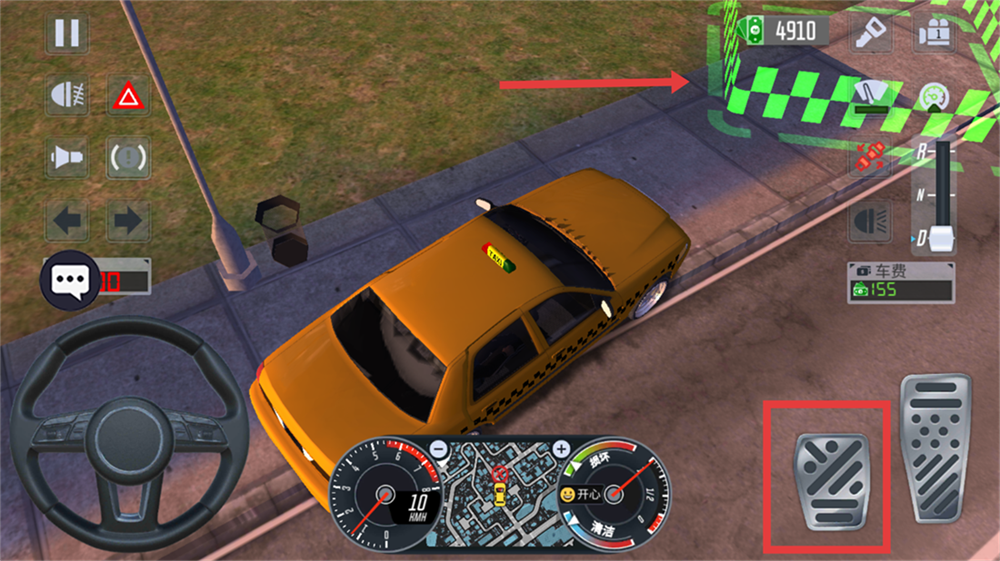Toggle the windshield wipers
The width and height of the screenshot is (1000, 561).
coord(870,96)
